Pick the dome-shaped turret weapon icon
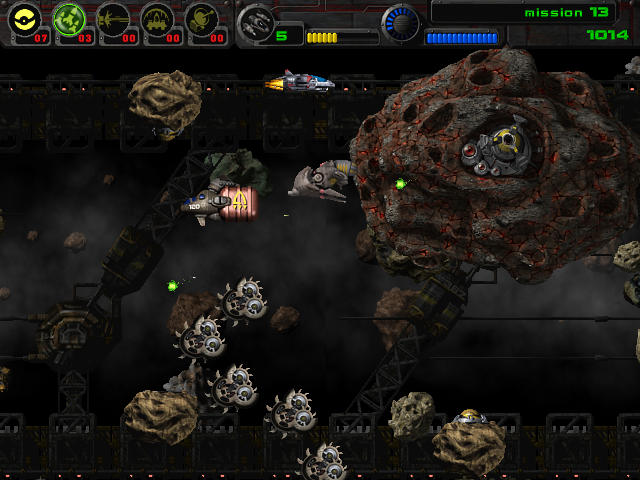This screenshot has width=640, height=480. point(158,19)
